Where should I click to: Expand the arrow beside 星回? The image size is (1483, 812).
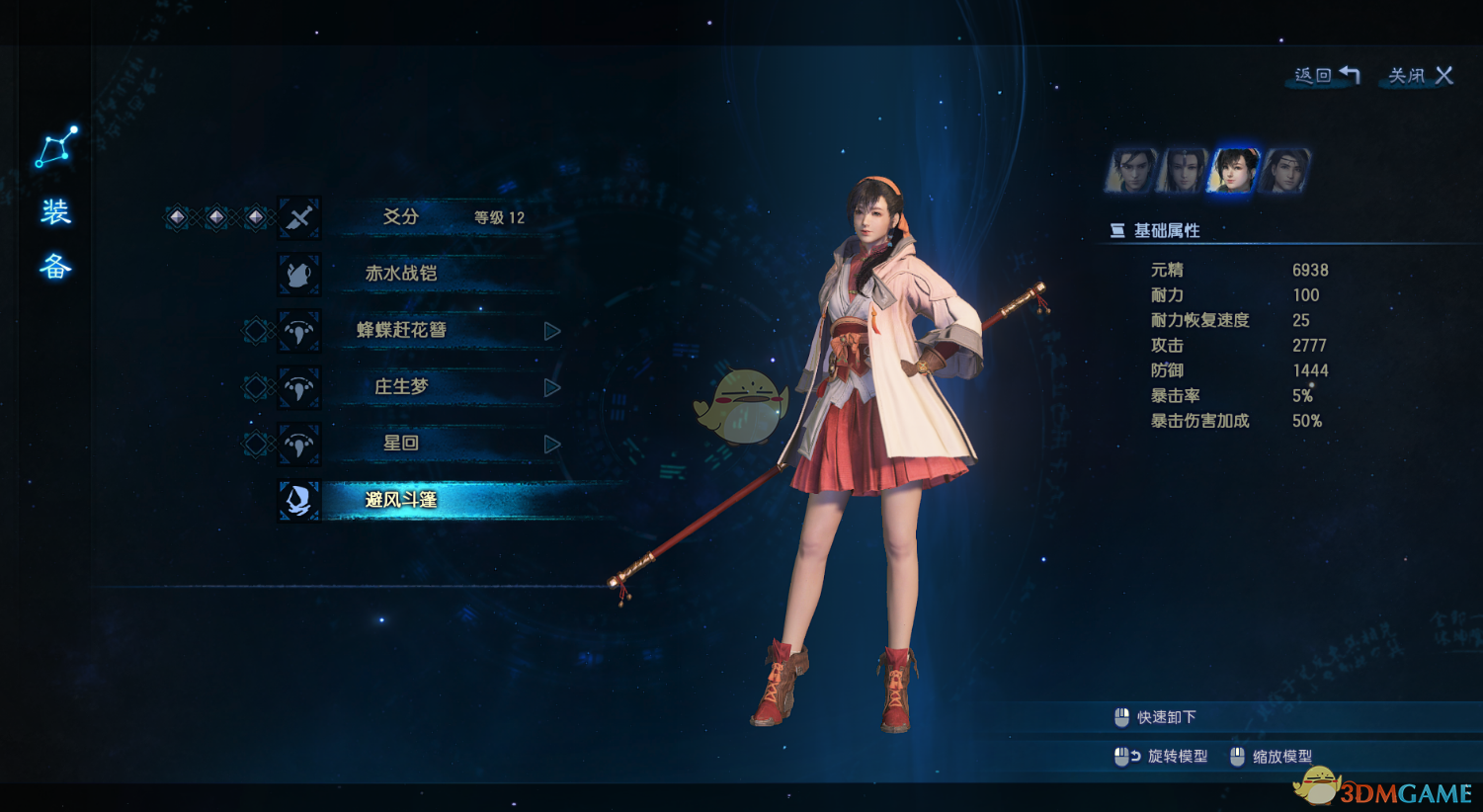click(x=552, y=445)
